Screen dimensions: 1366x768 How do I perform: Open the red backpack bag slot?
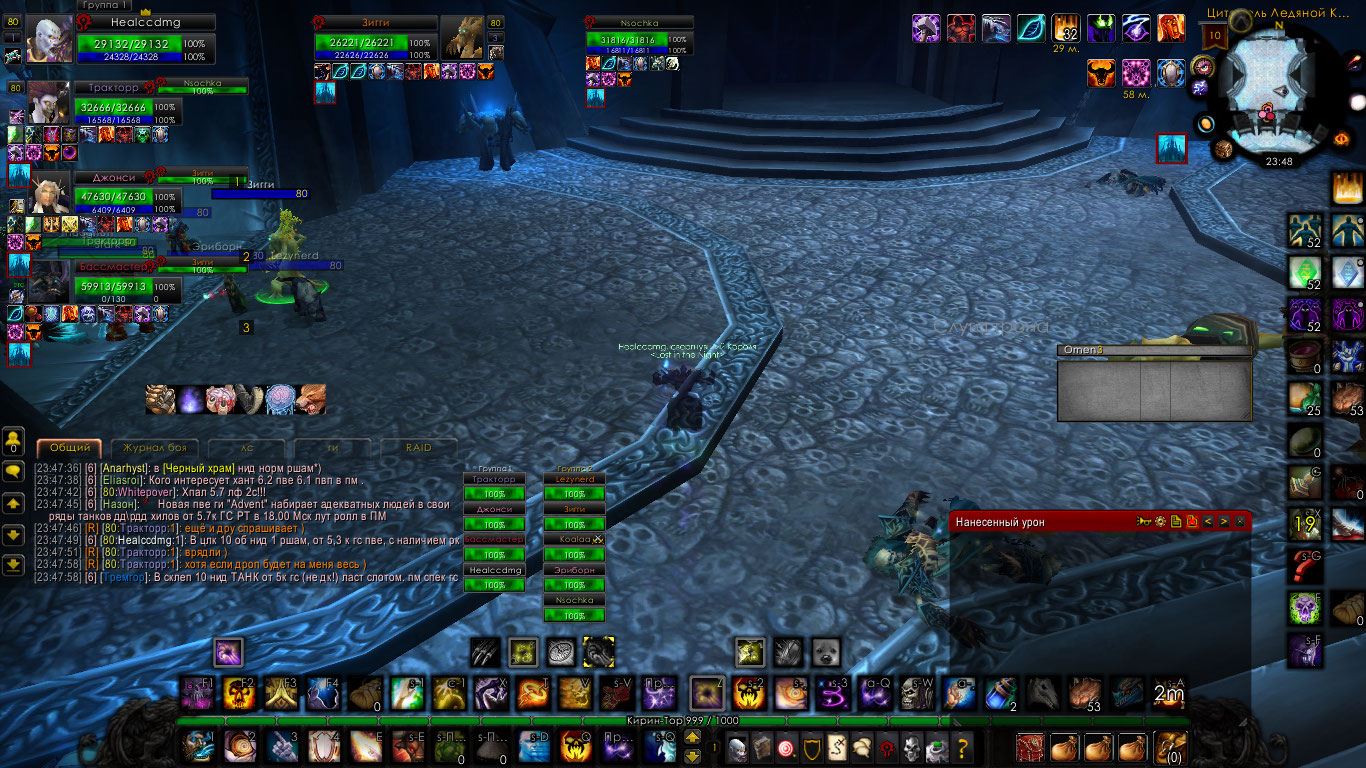tap(1030, 748)
